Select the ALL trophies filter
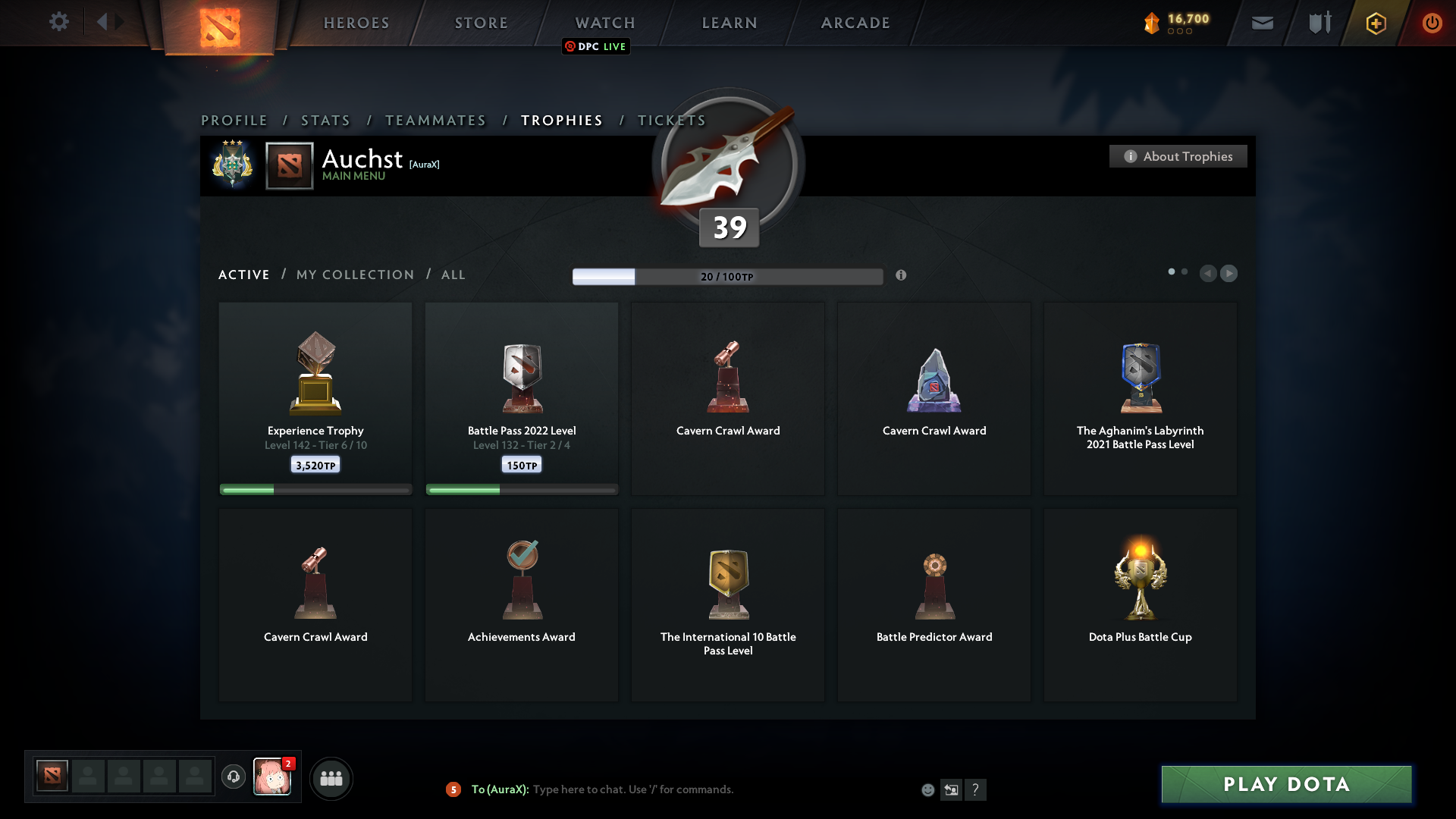 [453, 275]
